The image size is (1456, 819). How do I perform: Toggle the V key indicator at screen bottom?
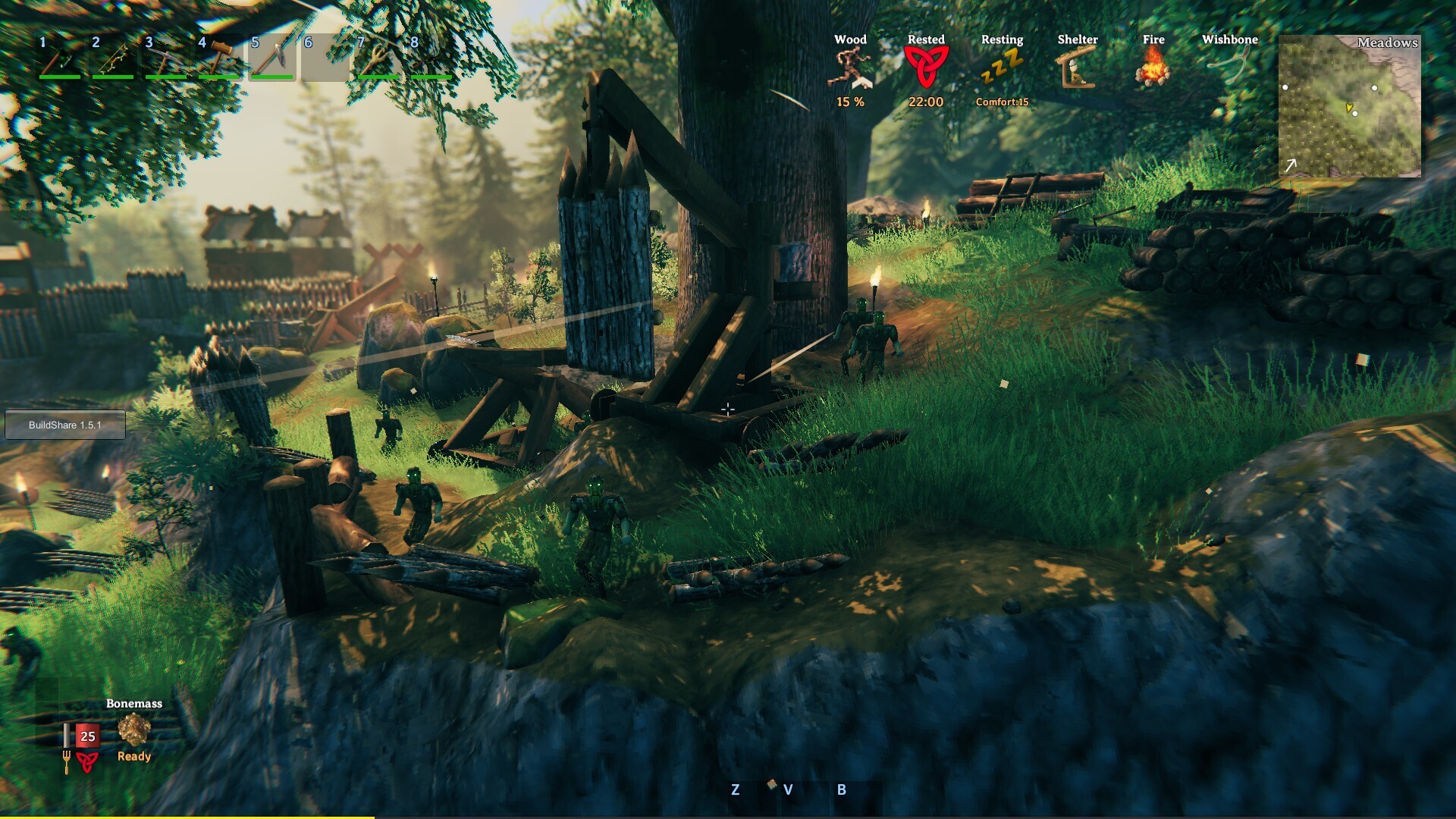click(789, 789)
